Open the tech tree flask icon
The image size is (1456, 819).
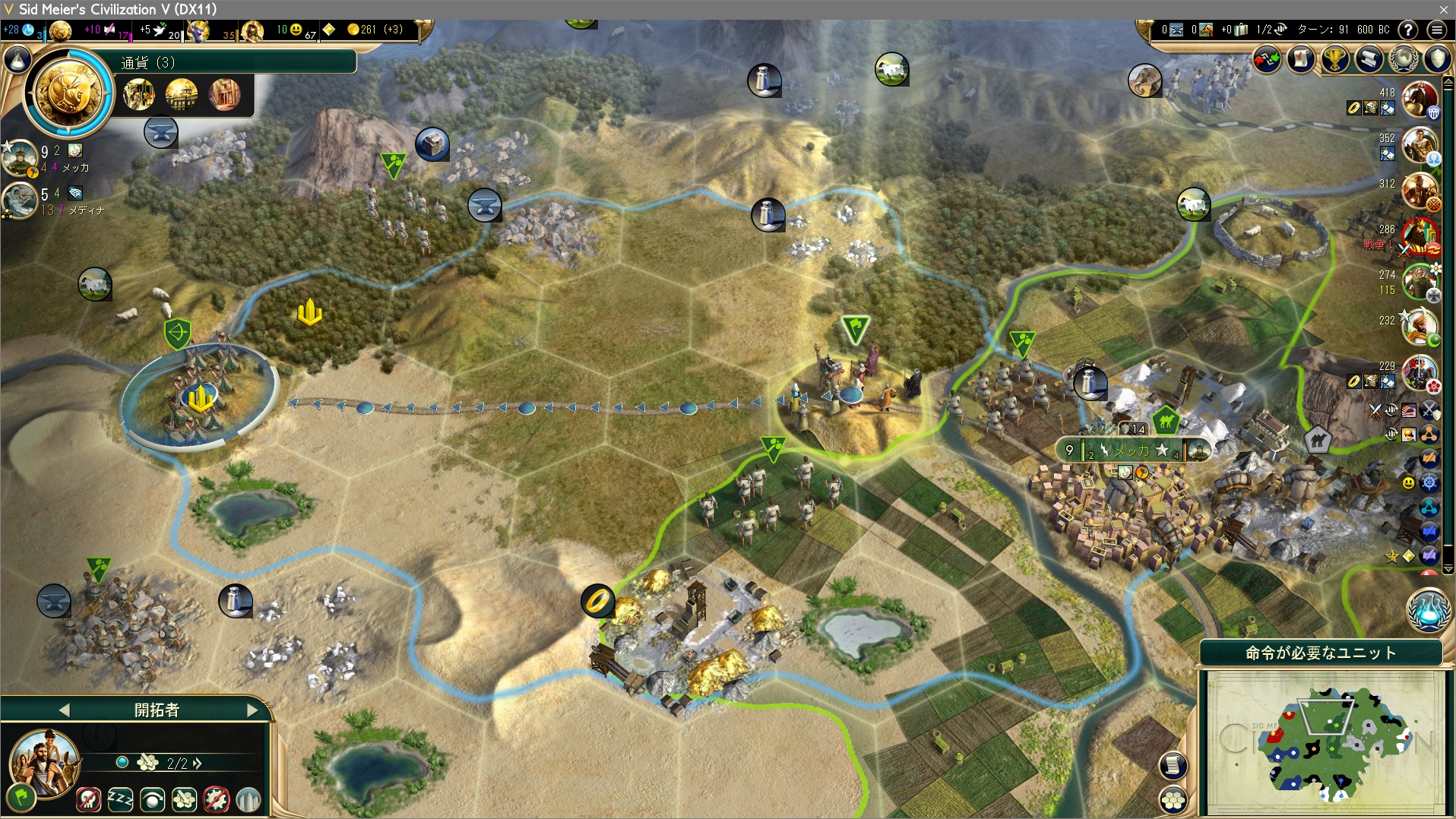click(x=18, y=60)
